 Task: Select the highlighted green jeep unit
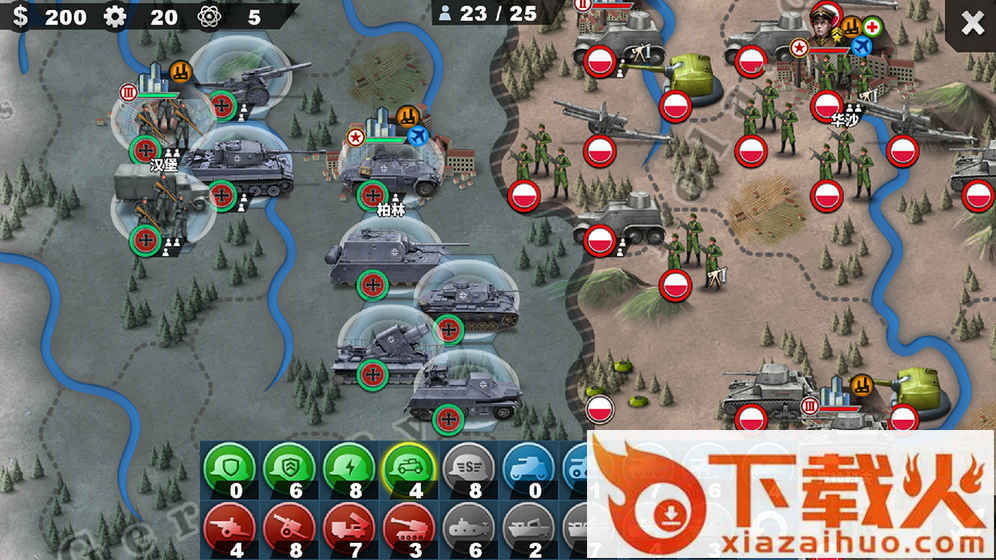[409, 465]
